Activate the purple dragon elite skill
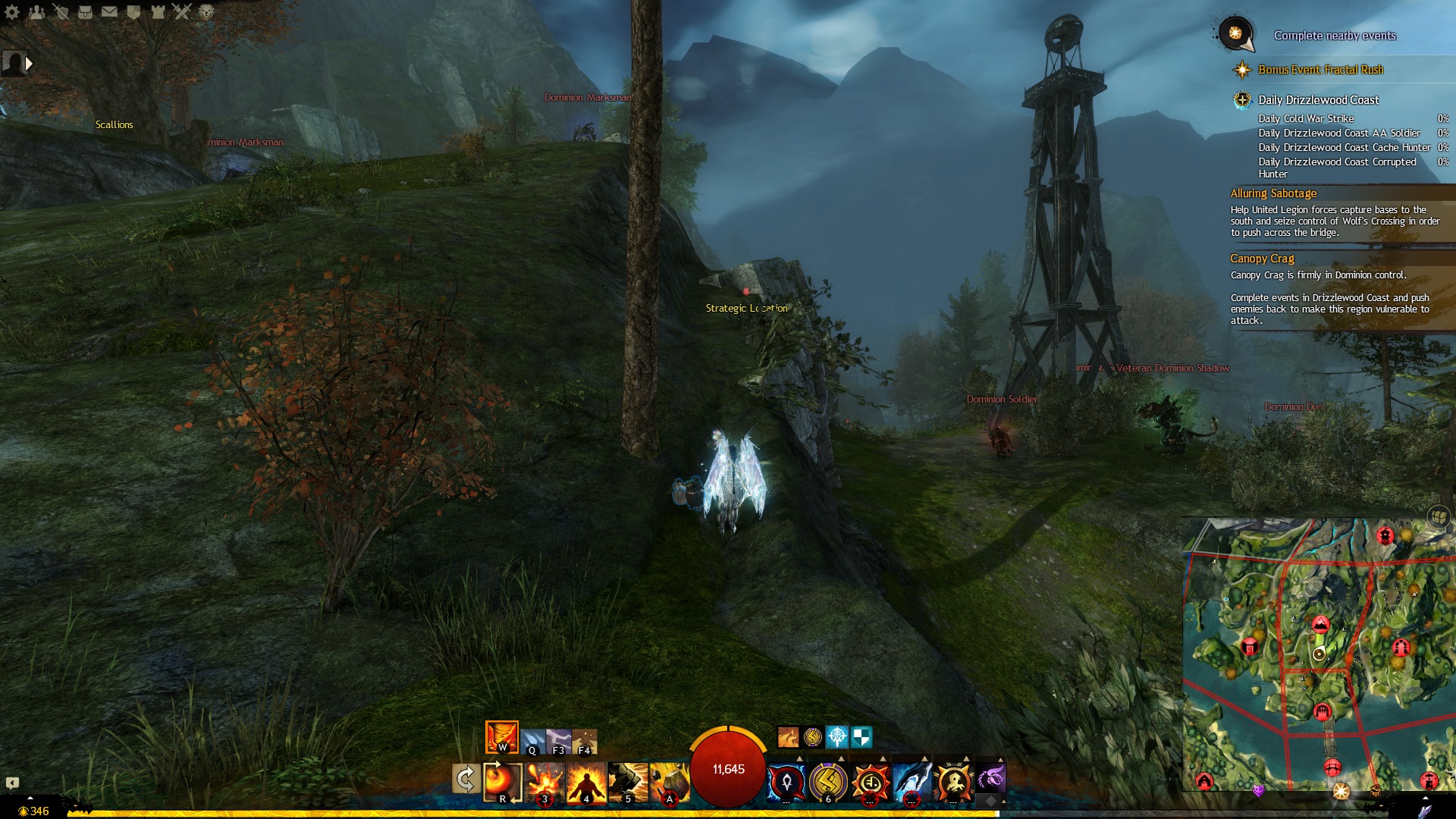 (990, 779)
